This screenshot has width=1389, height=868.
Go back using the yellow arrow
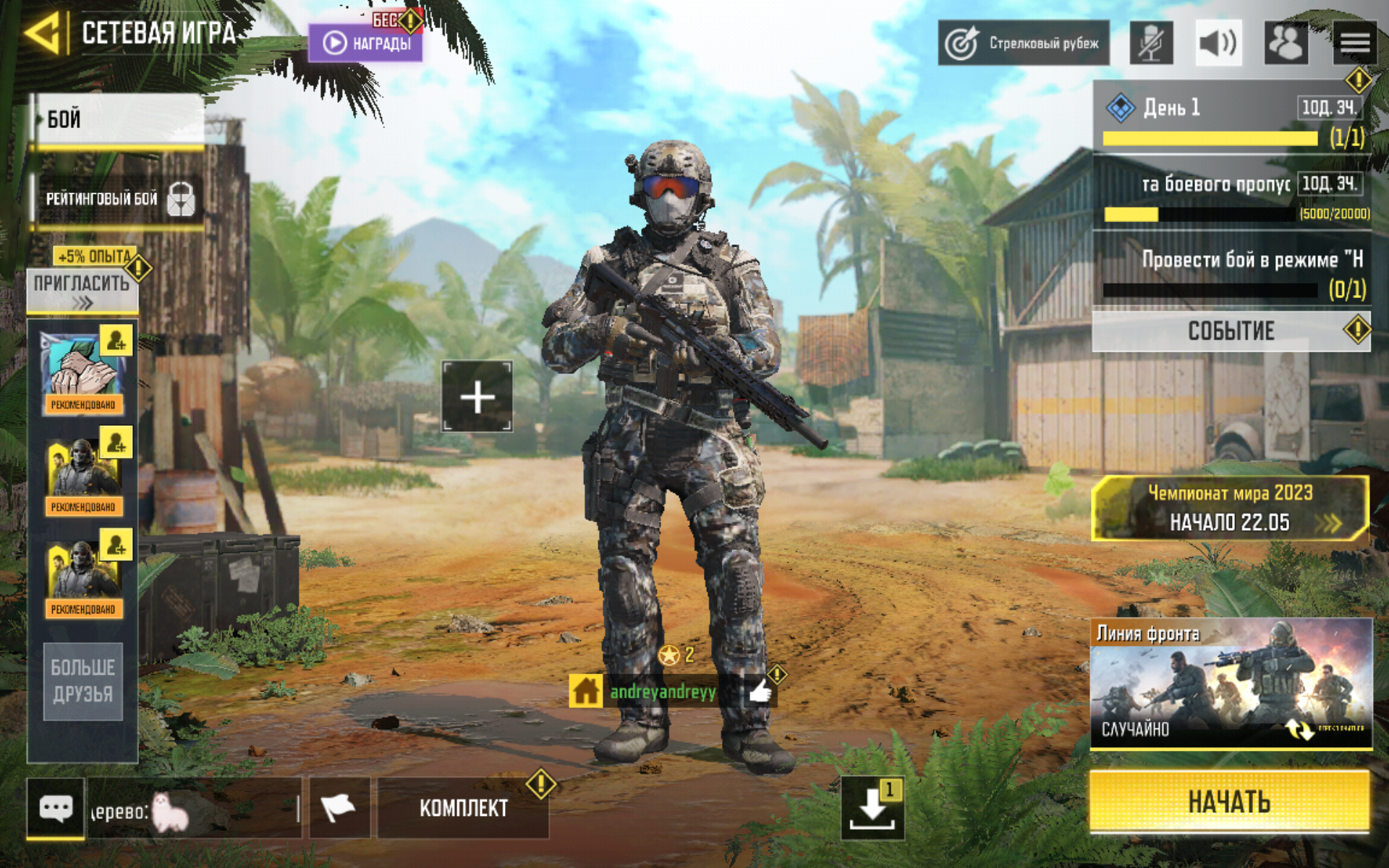(x=42, y=33)
